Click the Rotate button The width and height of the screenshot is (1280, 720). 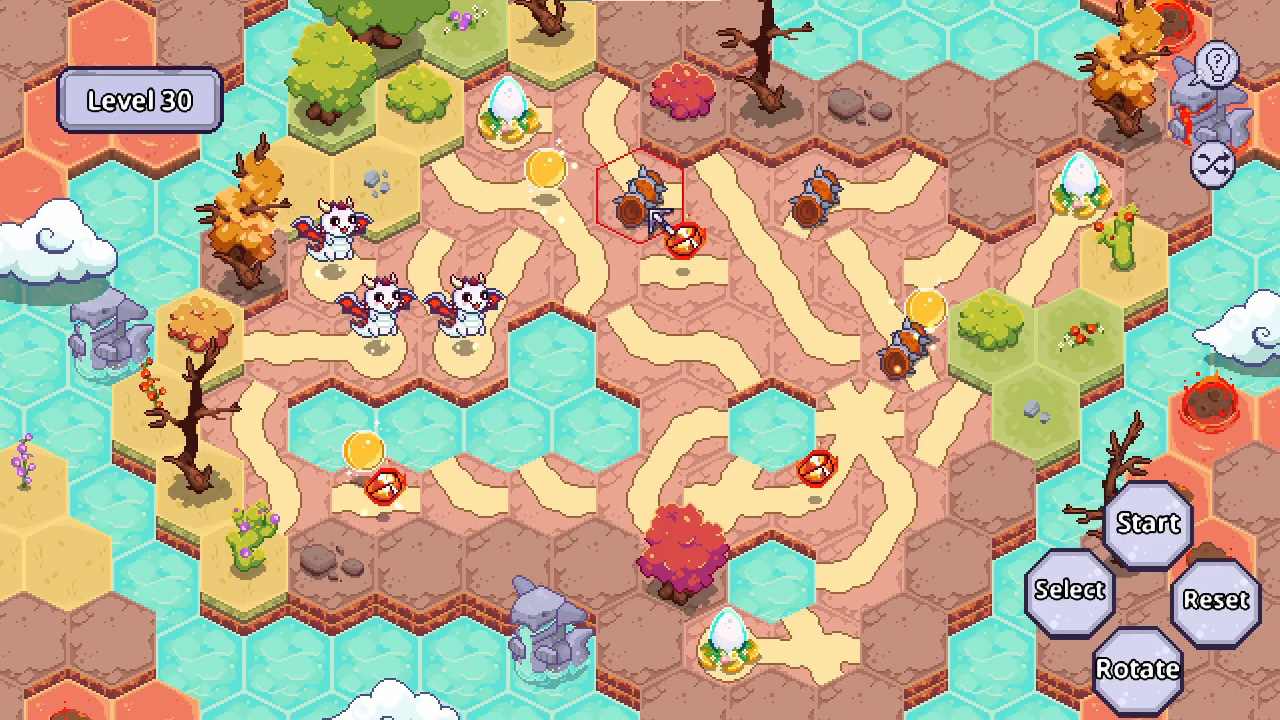point(1138,668)
